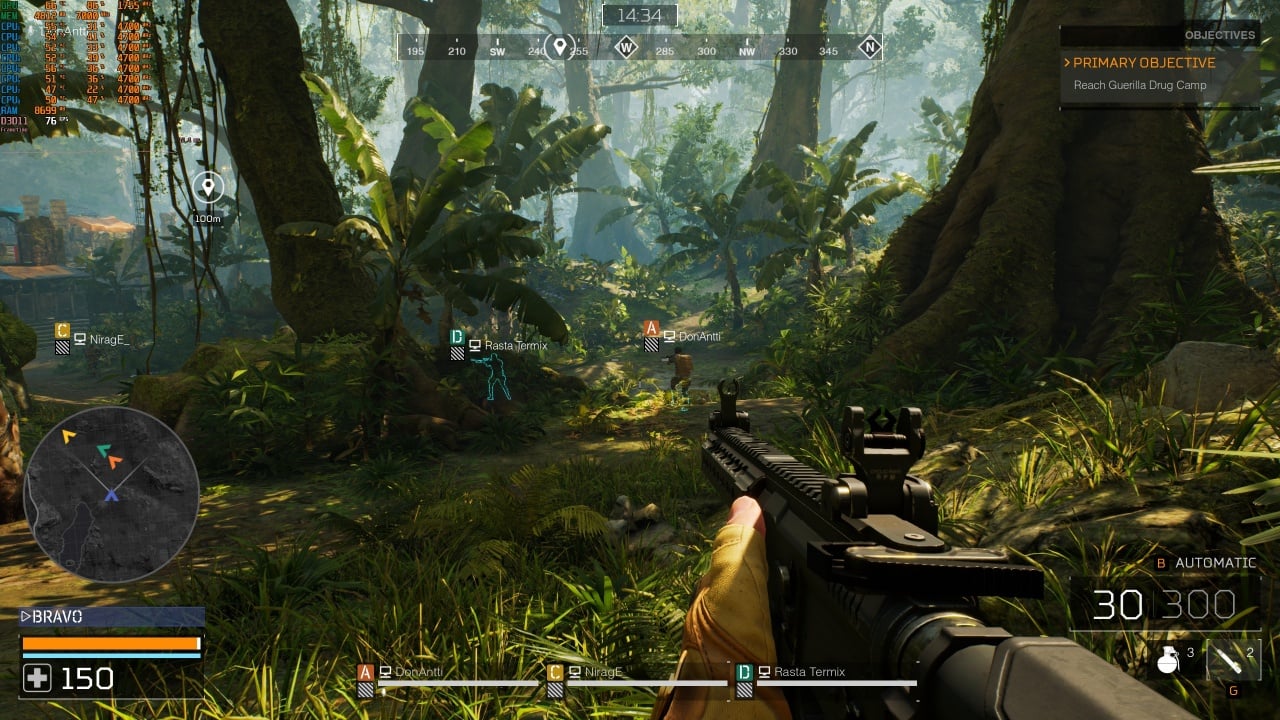Click the BRAVO squad label
The image size is (1280, 720).
tap(58, 617)
